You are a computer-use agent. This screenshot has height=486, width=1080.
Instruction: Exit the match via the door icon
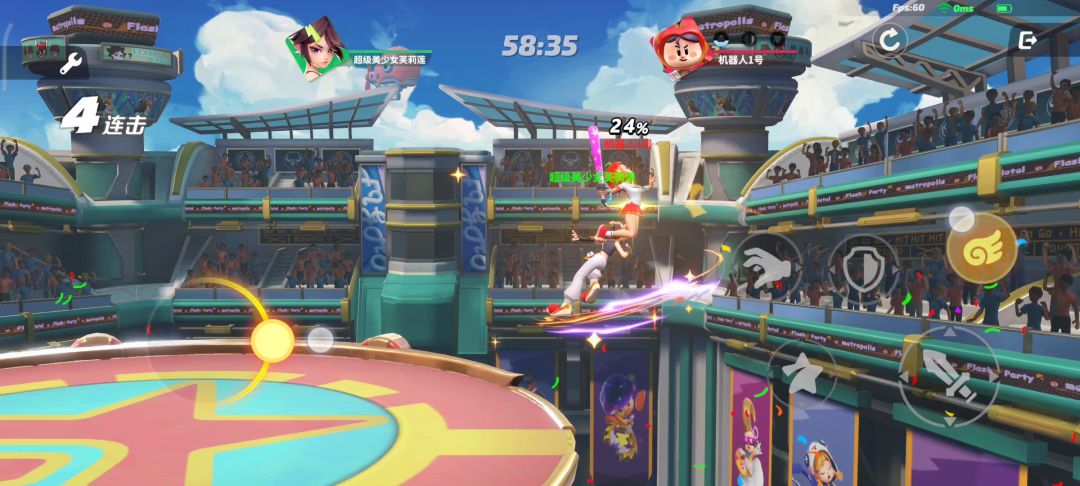coord(1026,40)
